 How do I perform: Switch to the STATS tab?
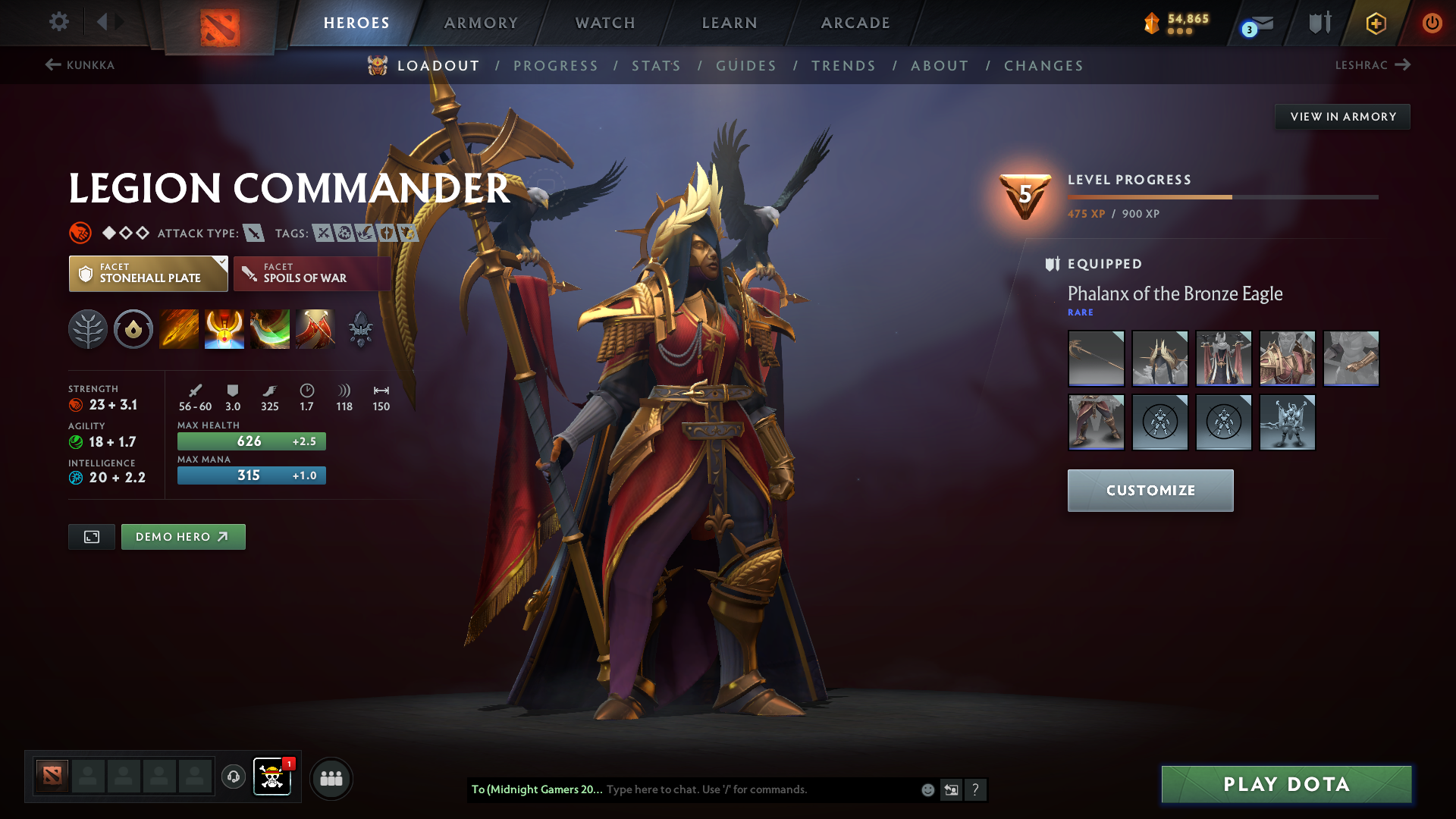(656, 66)
